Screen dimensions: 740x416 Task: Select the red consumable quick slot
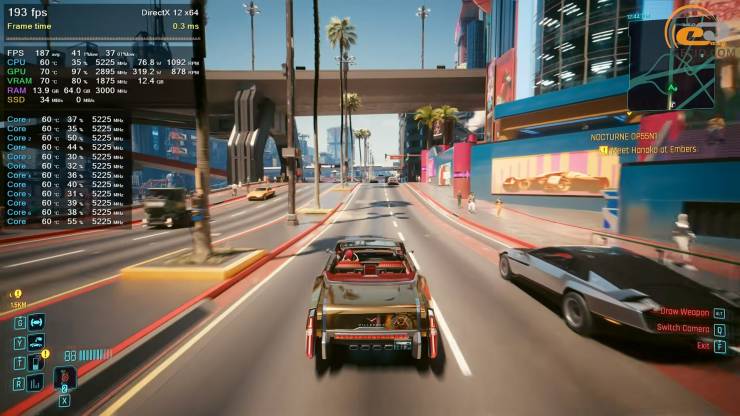(x=64, y=378)
